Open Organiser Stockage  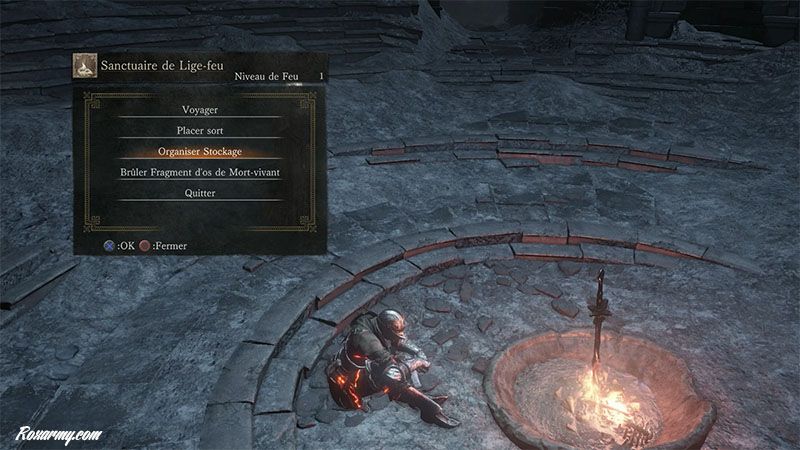(x=200, y=152)
